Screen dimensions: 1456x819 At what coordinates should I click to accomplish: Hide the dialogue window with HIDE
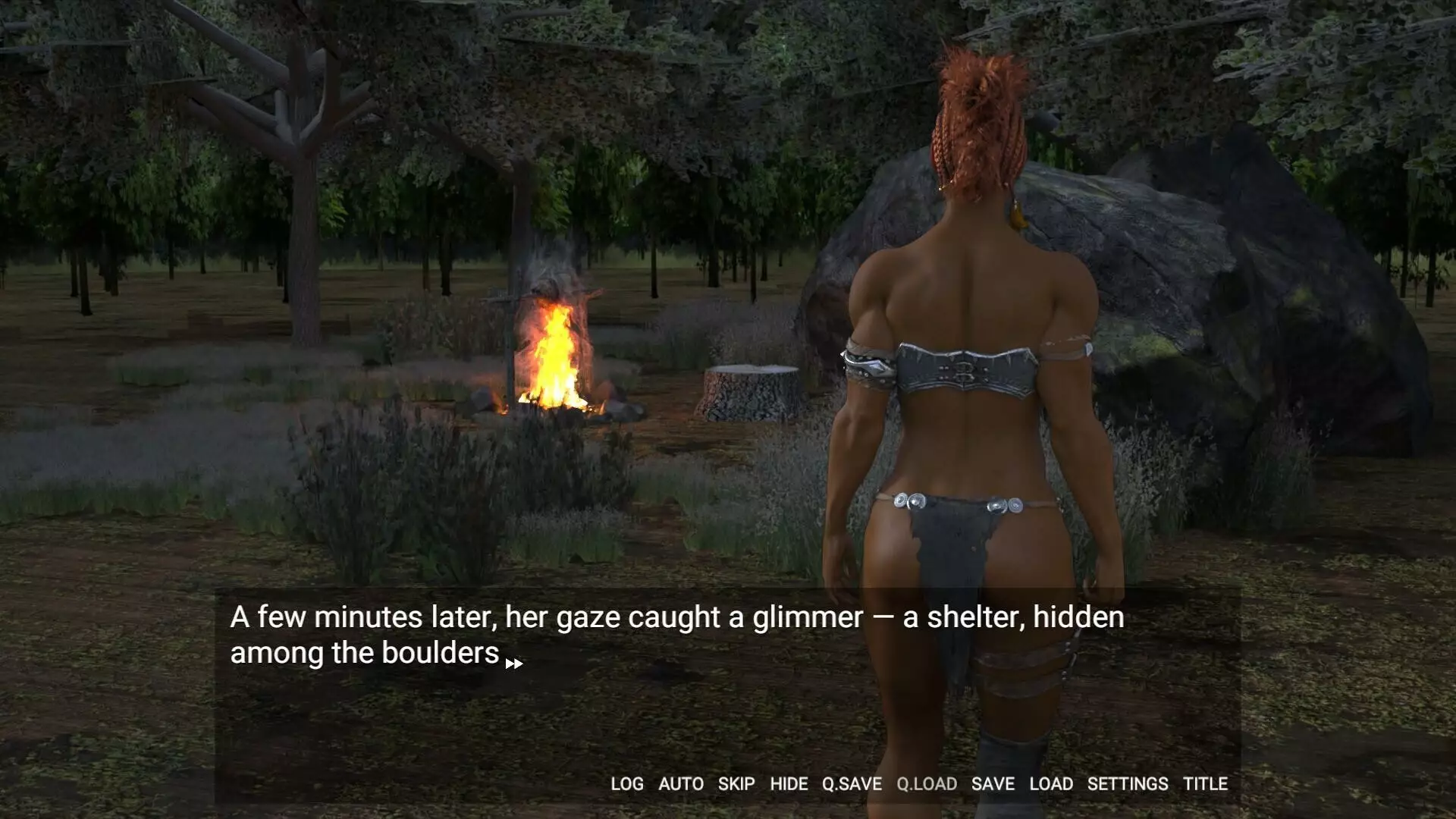tap(787, 784)
